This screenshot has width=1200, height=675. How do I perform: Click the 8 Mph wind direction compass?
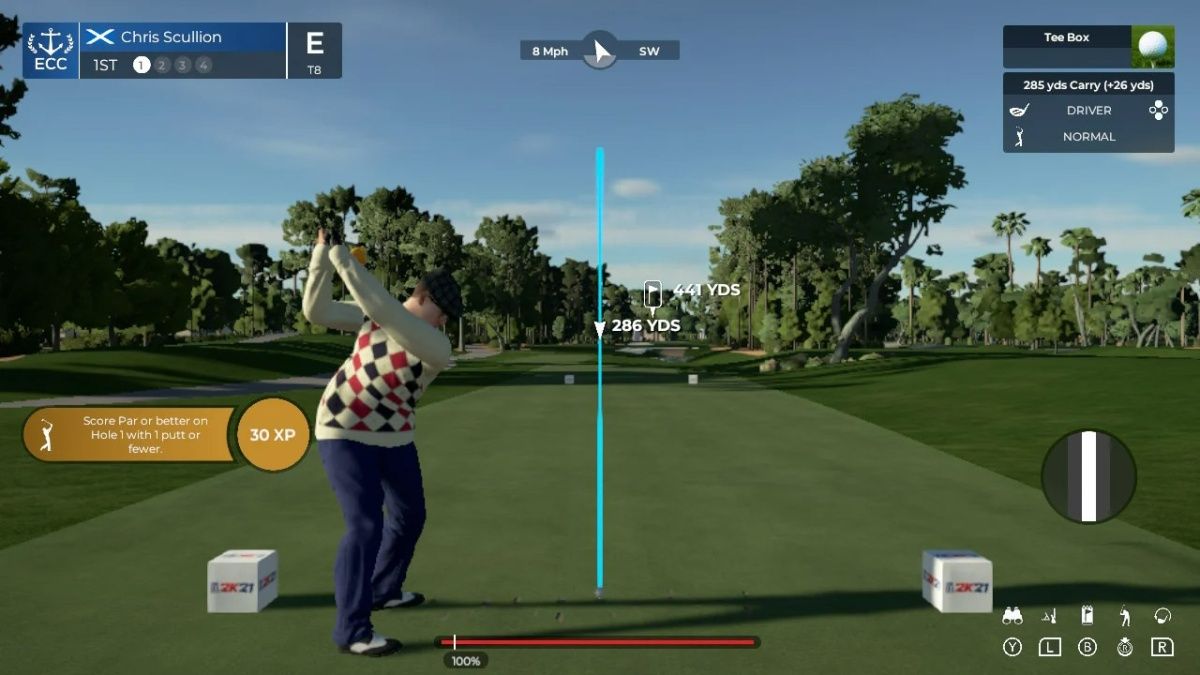(599, 50)
